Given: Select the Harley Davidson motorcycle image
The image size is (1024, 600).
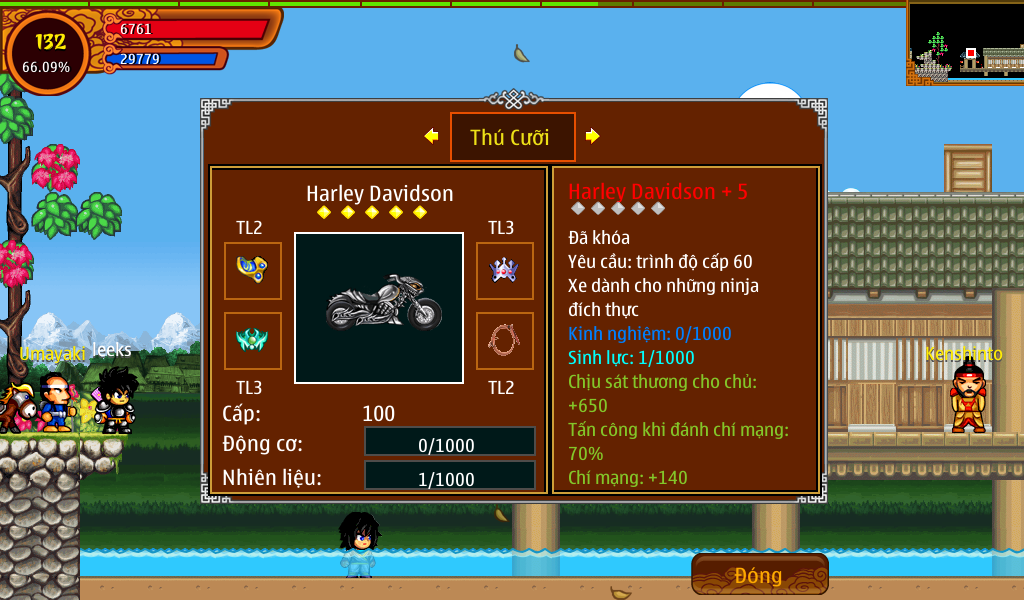Looking at the screenshot, I should (379, 308).
